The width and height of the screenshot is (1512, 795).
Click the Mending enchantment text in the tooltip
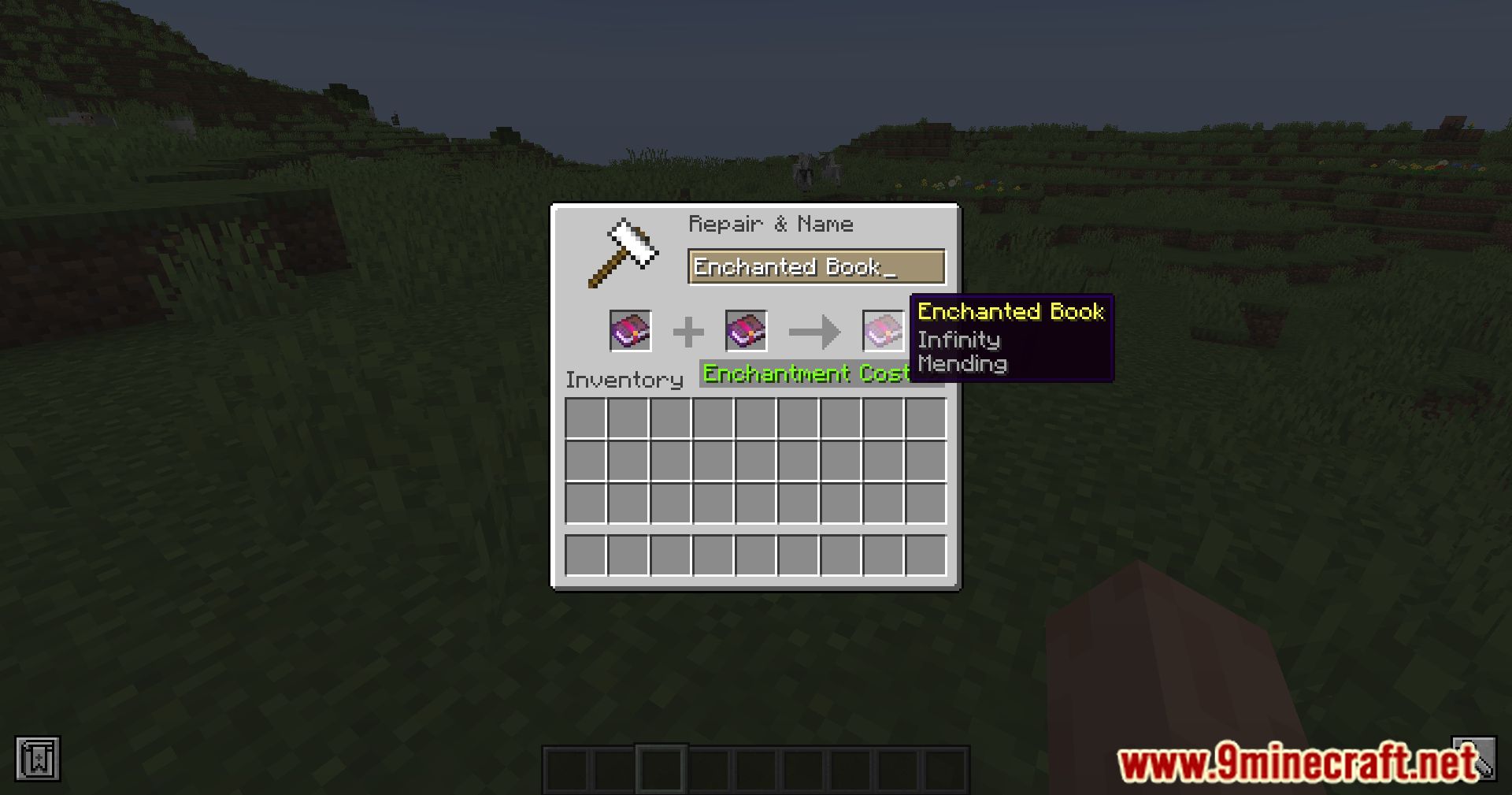click(962, 364)
